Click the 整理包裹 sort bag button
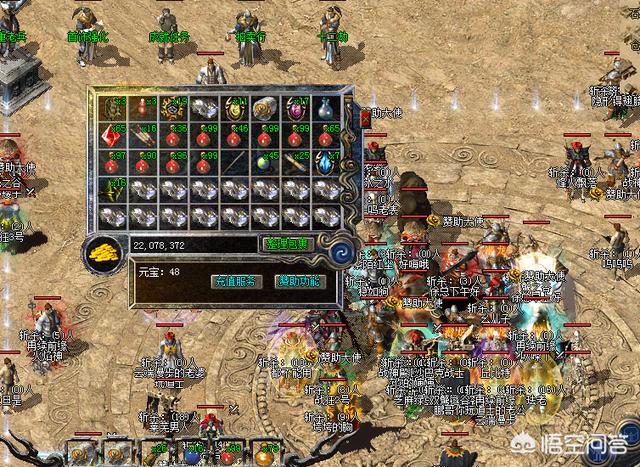The height and width of the screenshot is (467, 640). 287,244
